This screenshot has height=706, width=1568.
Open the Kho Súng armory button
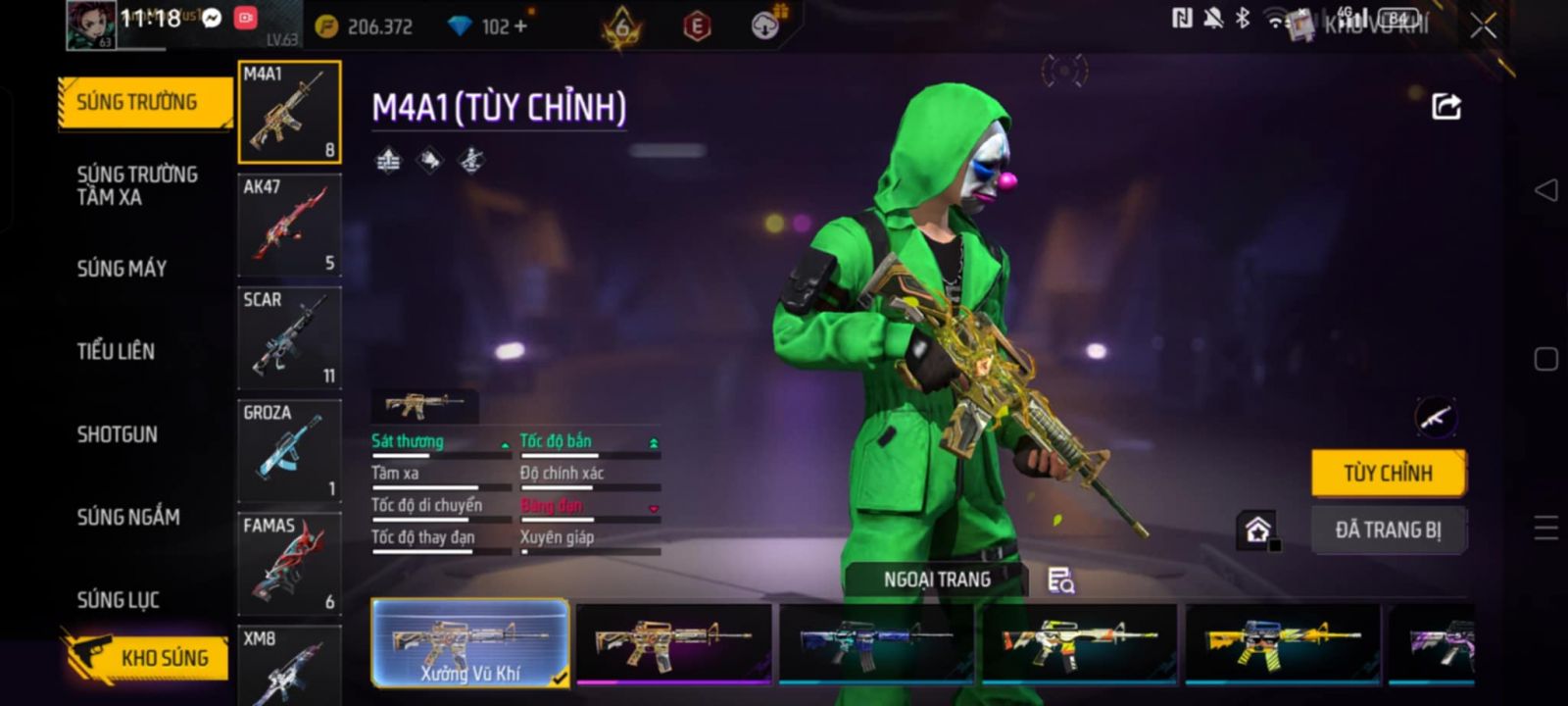[147, 657]
